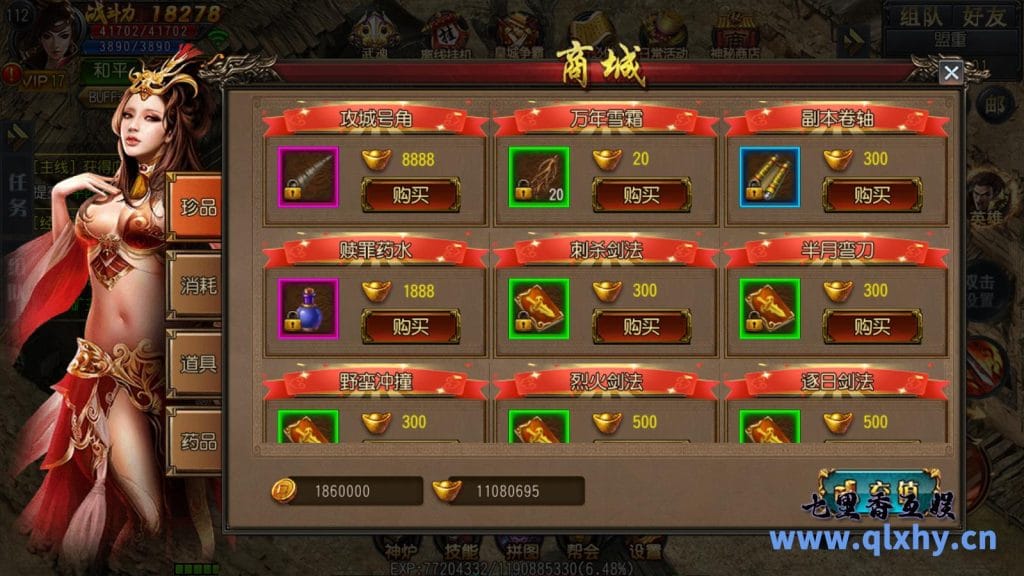This screenshot has height=576, width=1024.
Task: Select the 道具 items tab
Action: tap(196, 361)
